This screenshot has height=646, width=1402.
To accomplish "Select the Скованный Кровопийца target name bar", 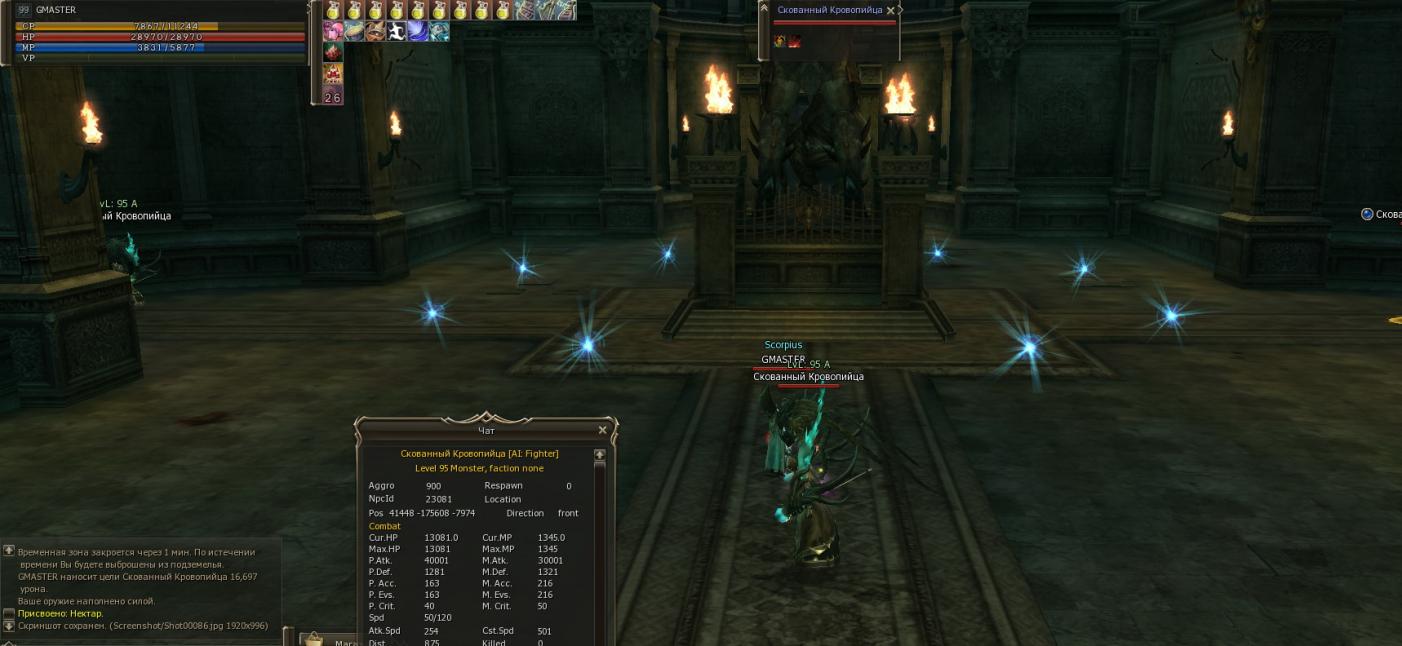I will point(829,10).
